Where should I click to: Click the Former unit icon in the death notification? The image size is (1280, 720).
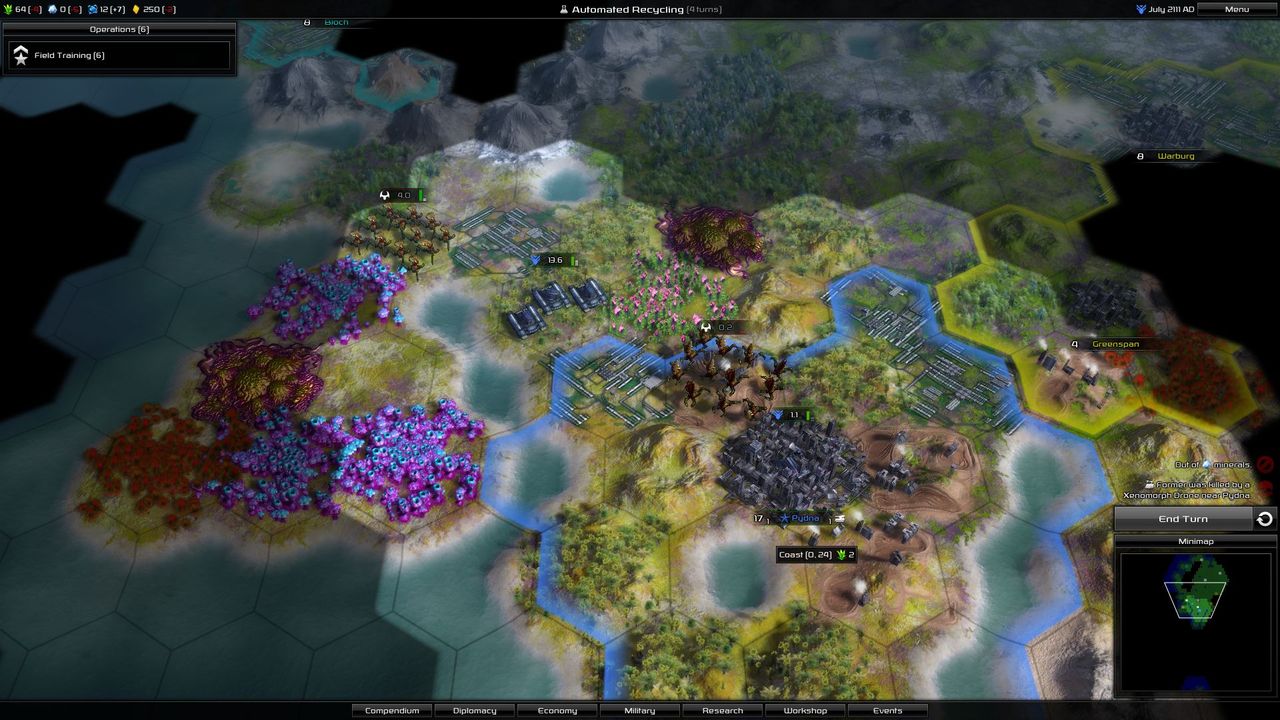(x=1149, y=484)
